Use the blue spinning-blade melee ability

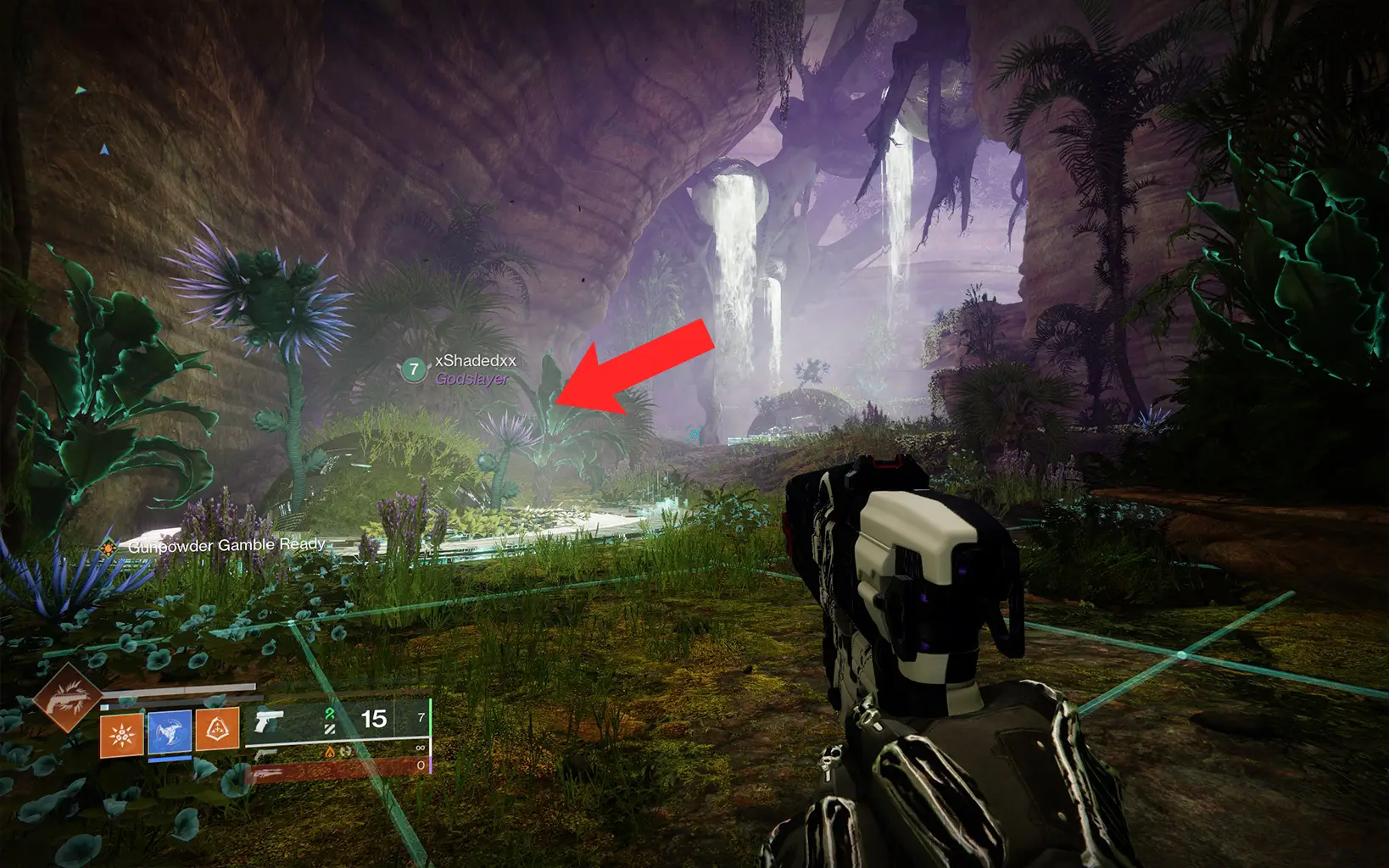[x=170, y=732]
